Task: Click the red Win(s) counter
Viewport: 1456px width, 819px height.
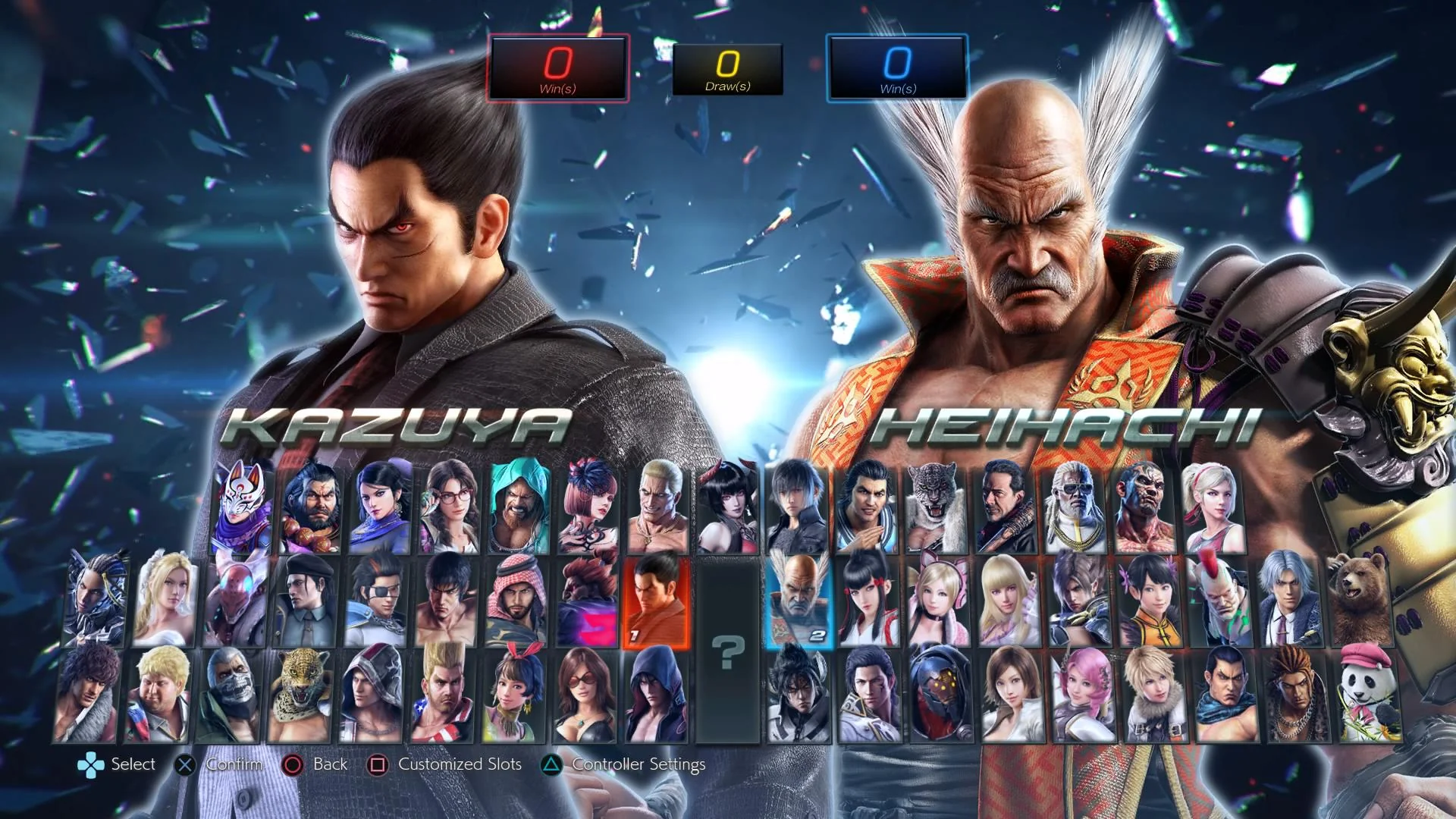Action: click(560, 67)
